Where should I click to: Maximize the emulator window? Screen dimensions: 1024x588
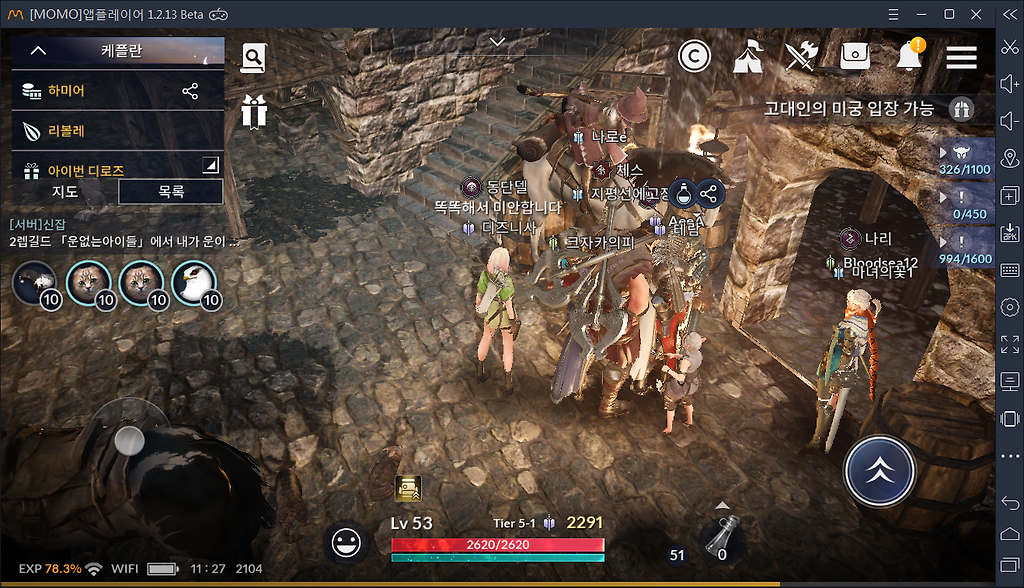pyautogui.click(x=949, y=14)
